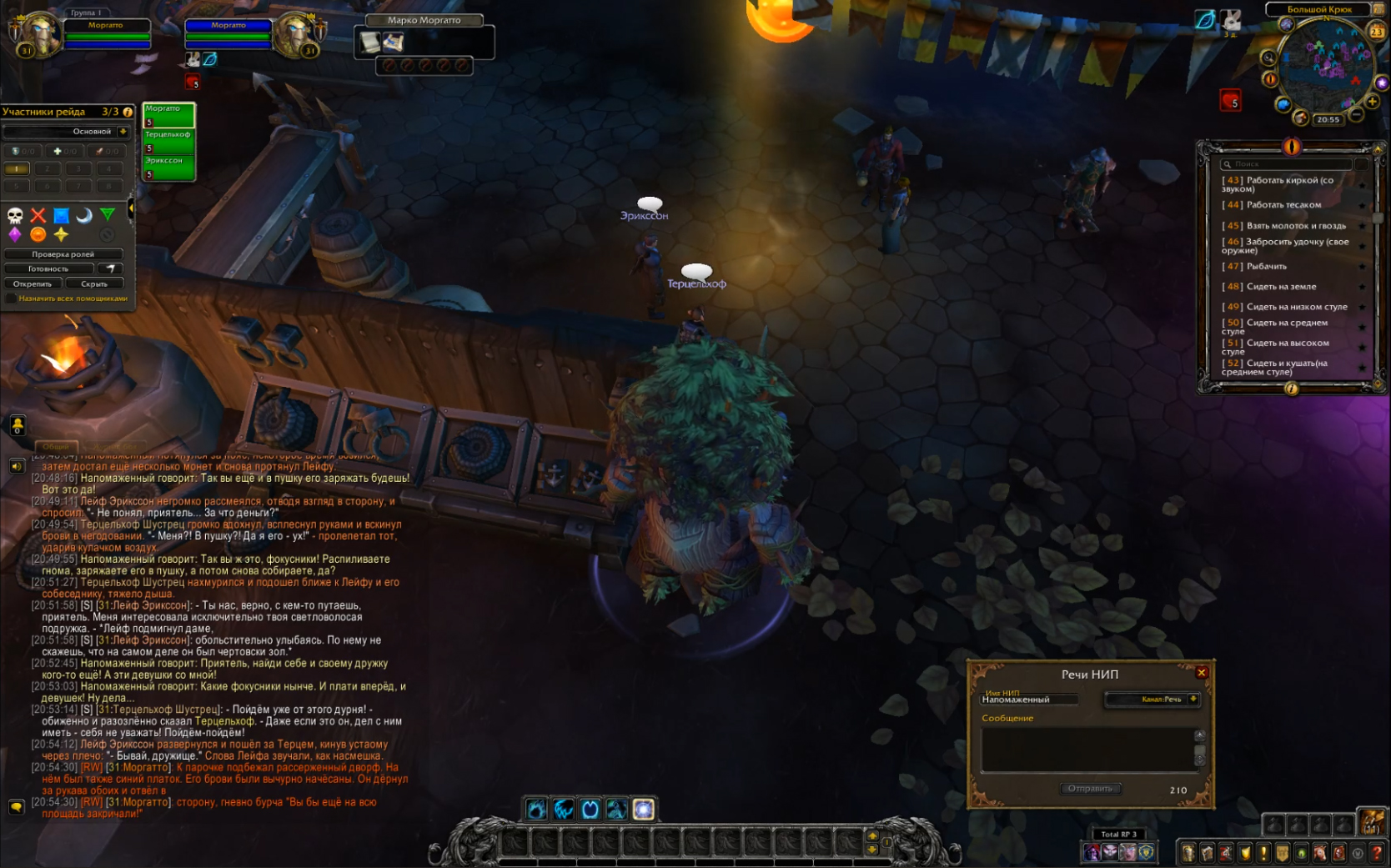The image size is (1391, 868).
Task: Open the backpack bag slot
Action: pyautogui.click(x=1371, y=822)
